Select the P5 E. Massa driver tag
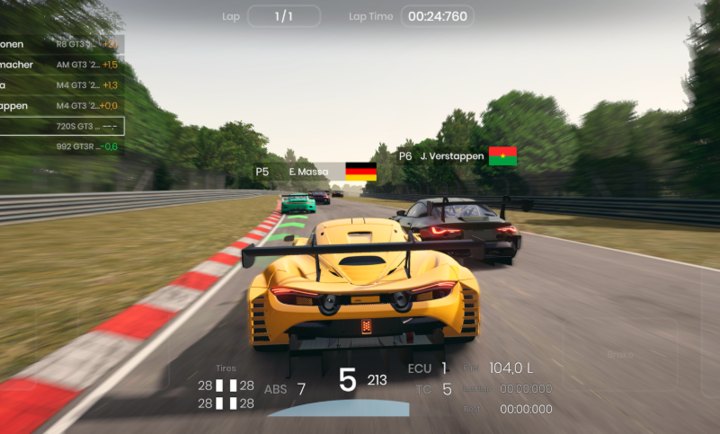Image resolution: width=720 pixels, height=434 pixels. [x=314, y=172]
